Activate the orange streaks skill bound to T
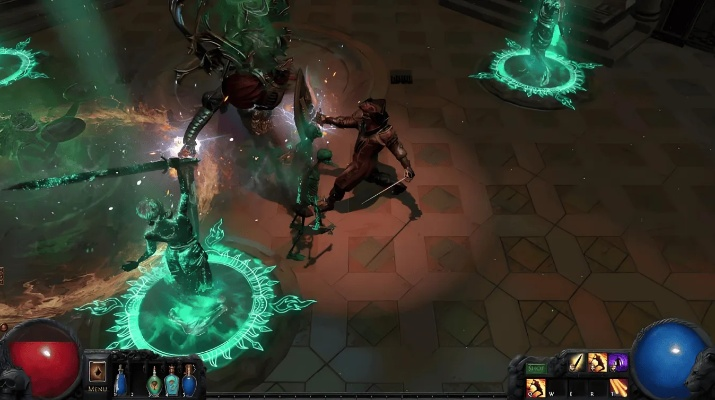This screenshot has height=400, width=715. click(619, 387)
